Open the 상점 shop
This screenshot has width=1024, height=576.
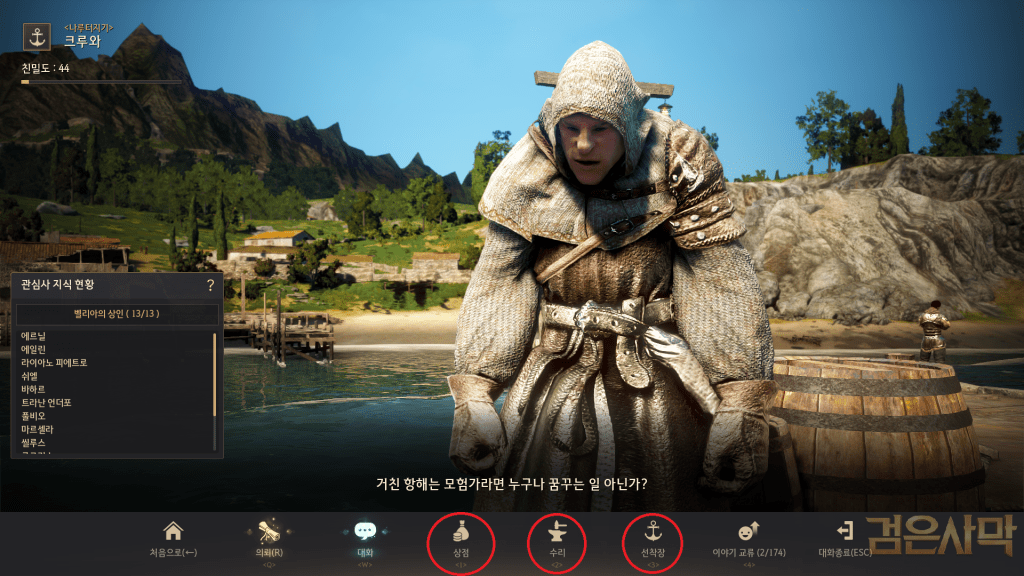point(460,538)
